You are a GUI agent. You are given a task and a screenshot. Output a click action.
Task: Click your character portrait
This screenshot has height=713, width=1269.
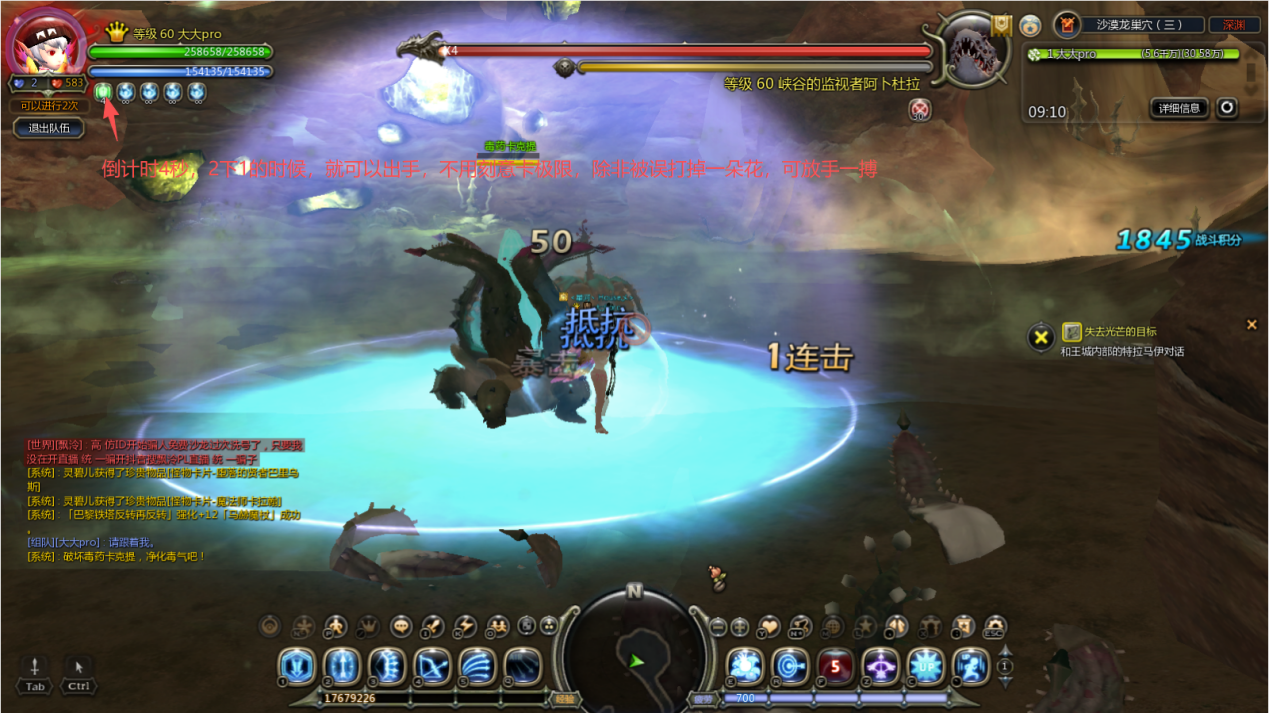(45, 42)
